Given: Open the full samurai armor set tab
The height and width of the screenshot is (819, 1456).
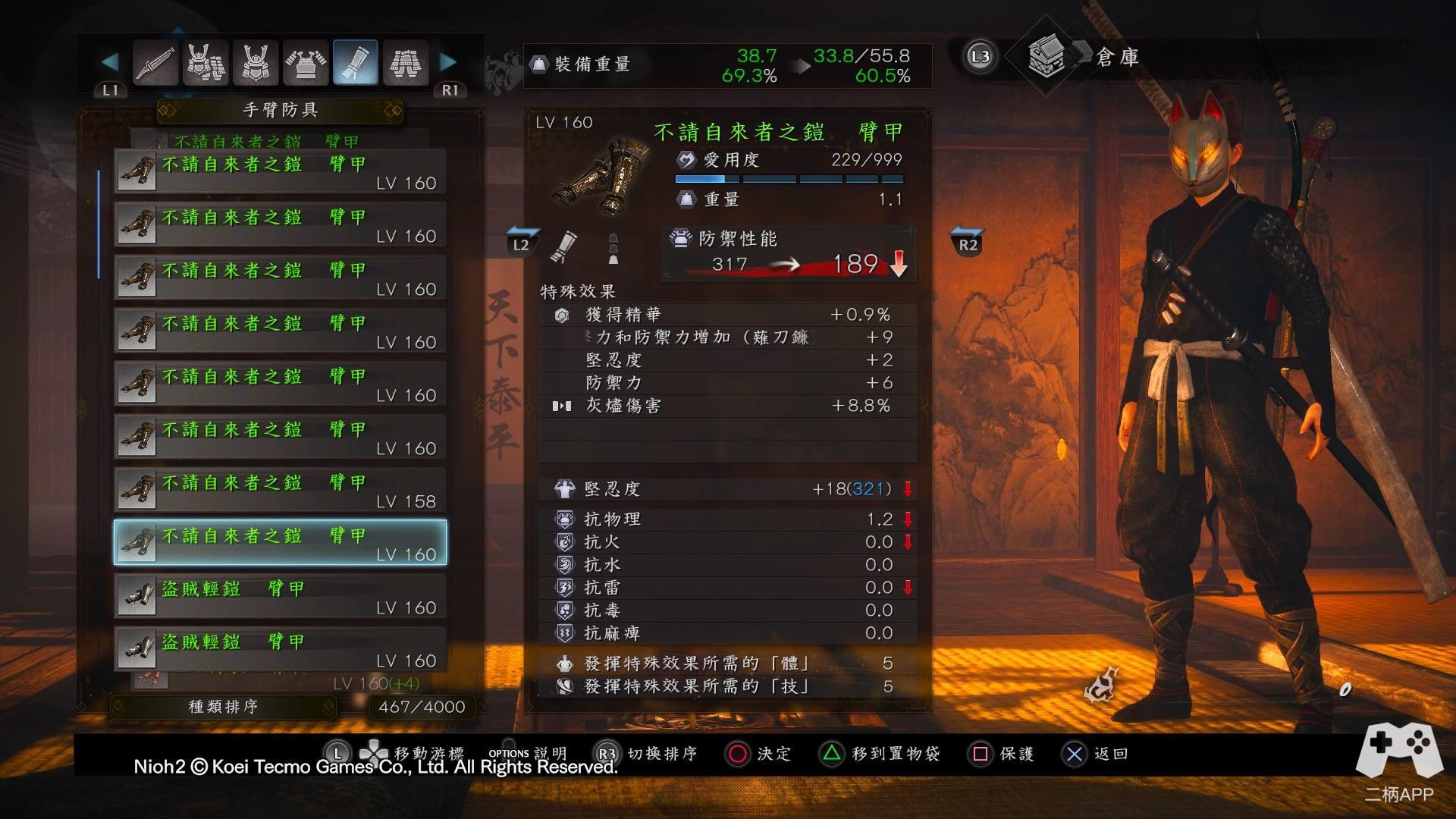Looking at the screenshot, I should [206, 63].
